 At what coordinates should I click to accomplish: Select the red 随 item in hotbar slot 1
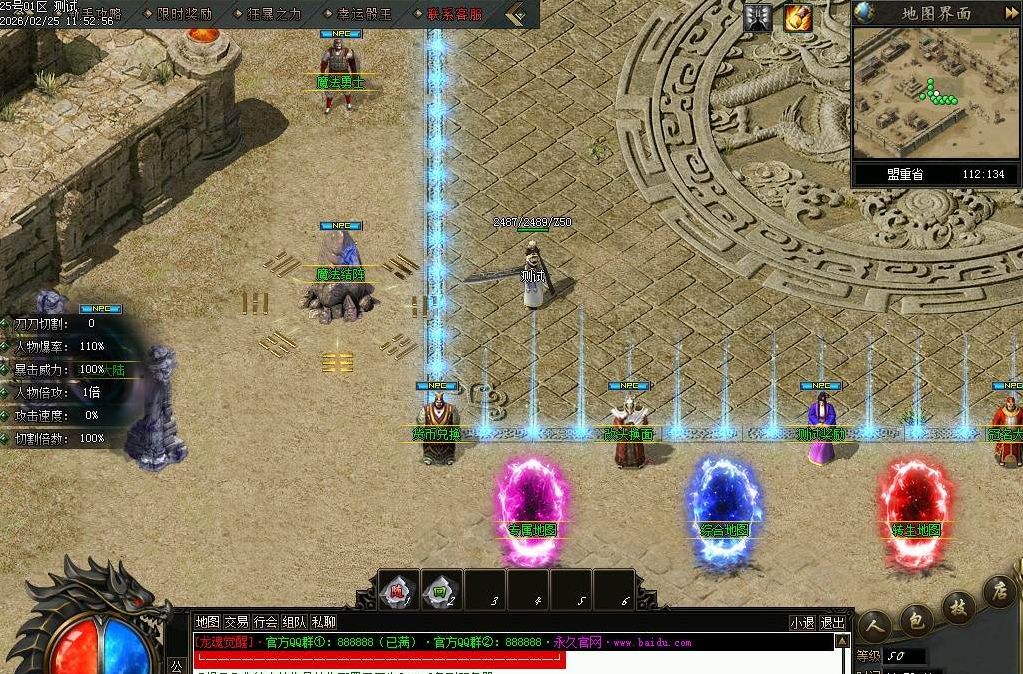click(398, 590)
